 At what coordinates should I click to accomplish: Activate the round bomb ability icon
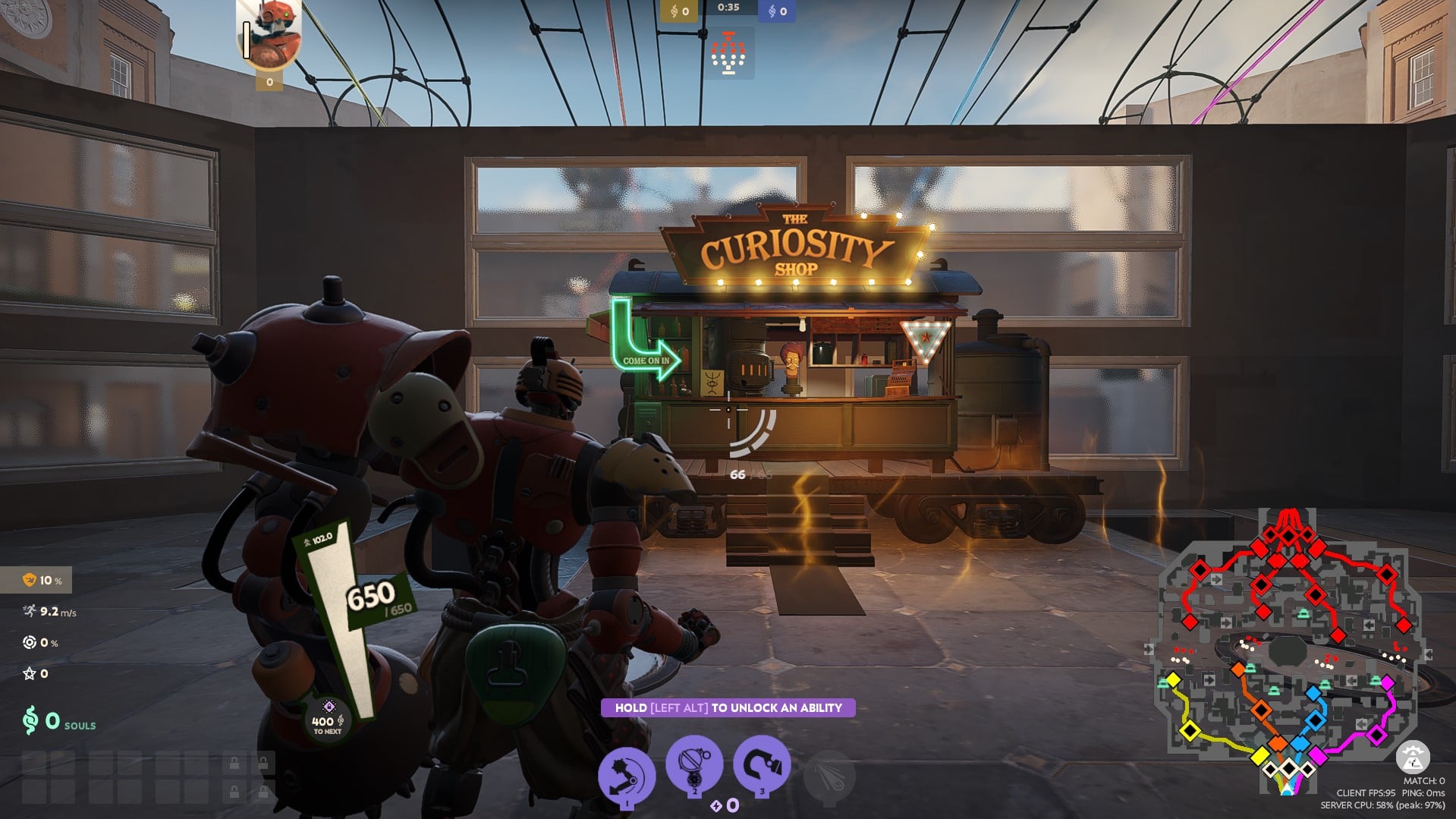point(693,764)
